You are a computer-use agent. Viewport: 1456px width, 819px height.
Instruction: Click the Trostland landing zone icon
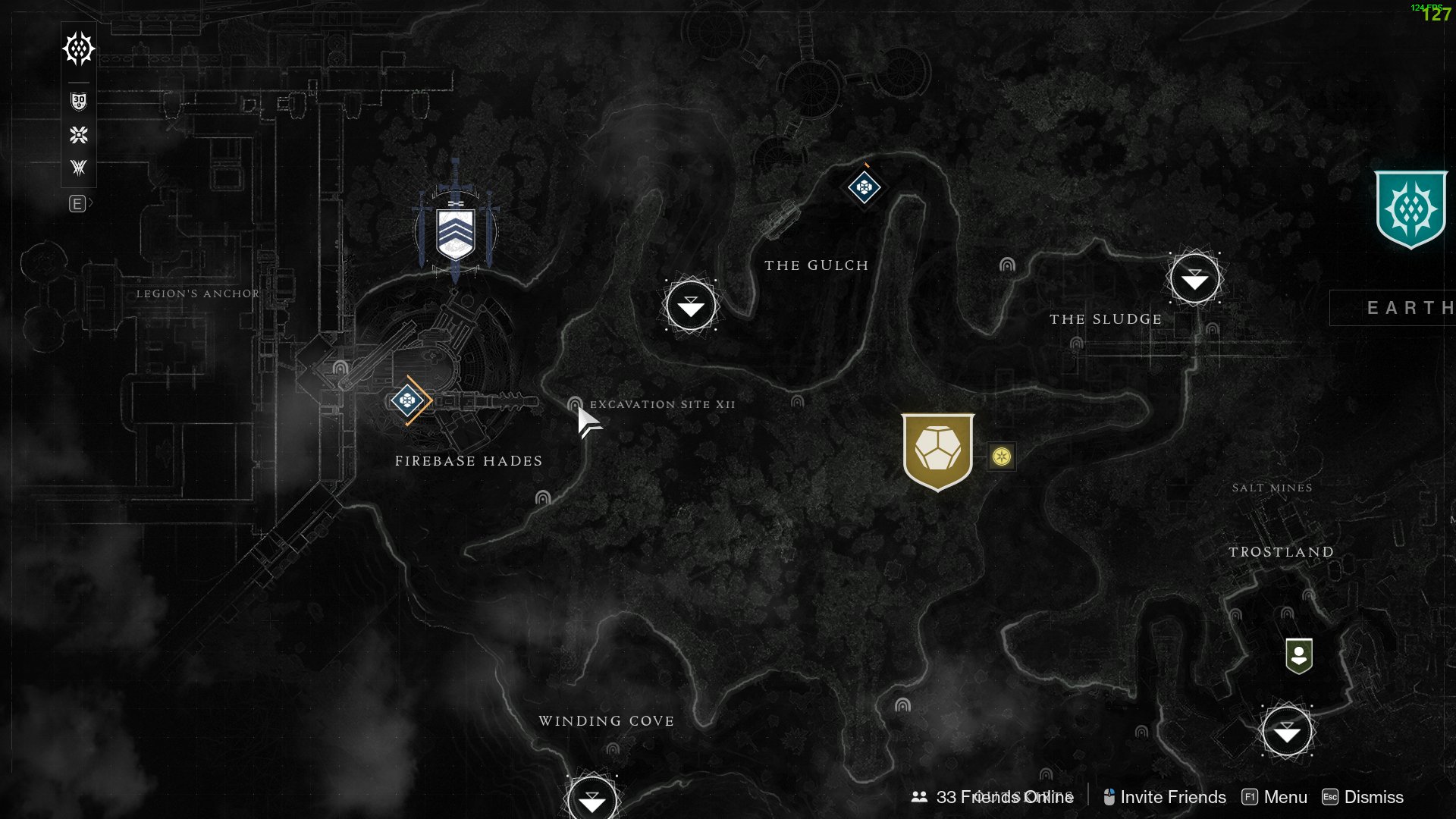pyautogui.click(x=1288, y=732)
